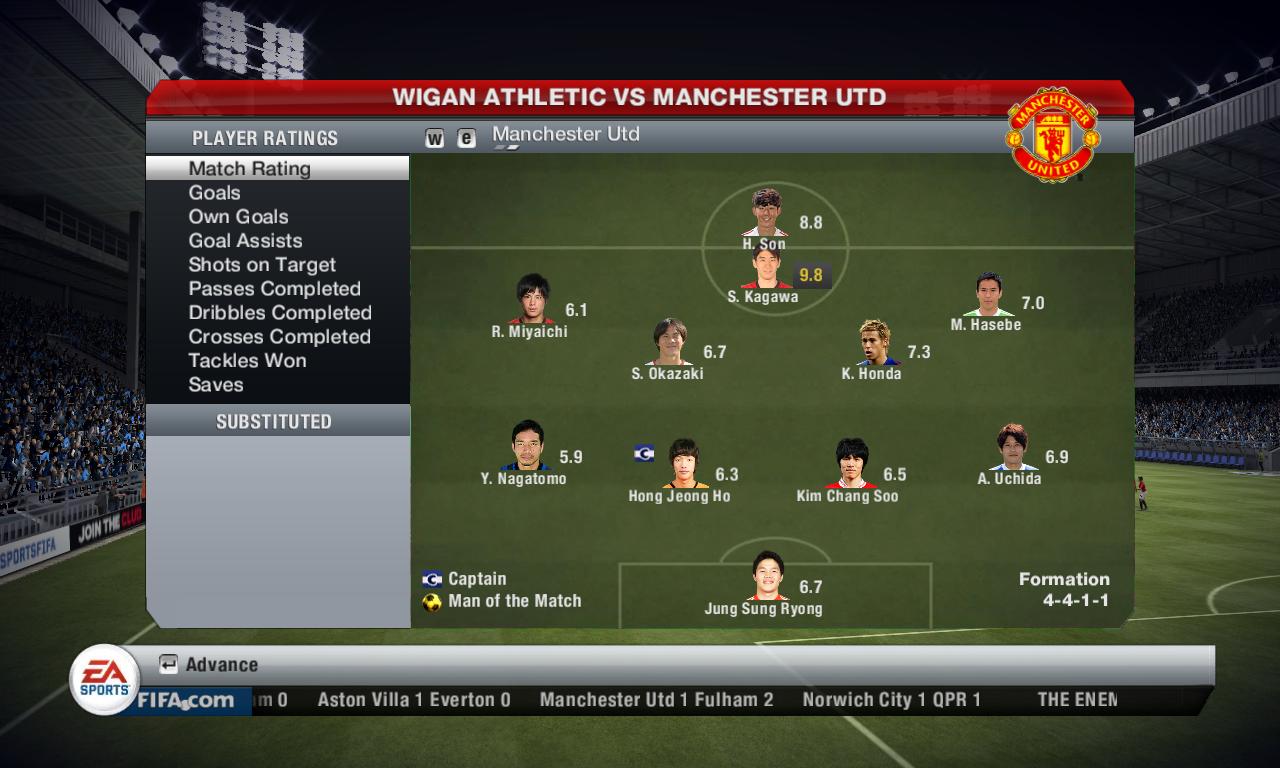Switch to Shots on Target
Image resolution: width=1280 pixels, height=768 pixels.
[262, 265]
